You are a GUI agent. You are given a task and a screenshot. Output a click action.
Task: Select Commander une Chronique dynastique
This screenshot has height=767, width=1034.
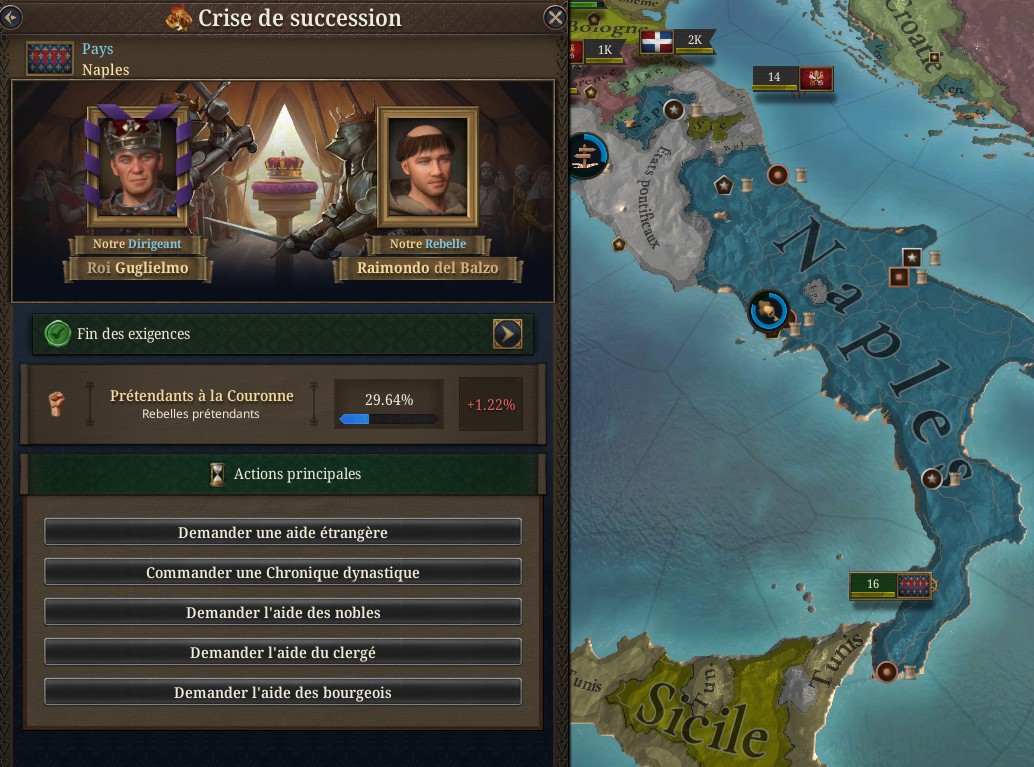[283, 572]
